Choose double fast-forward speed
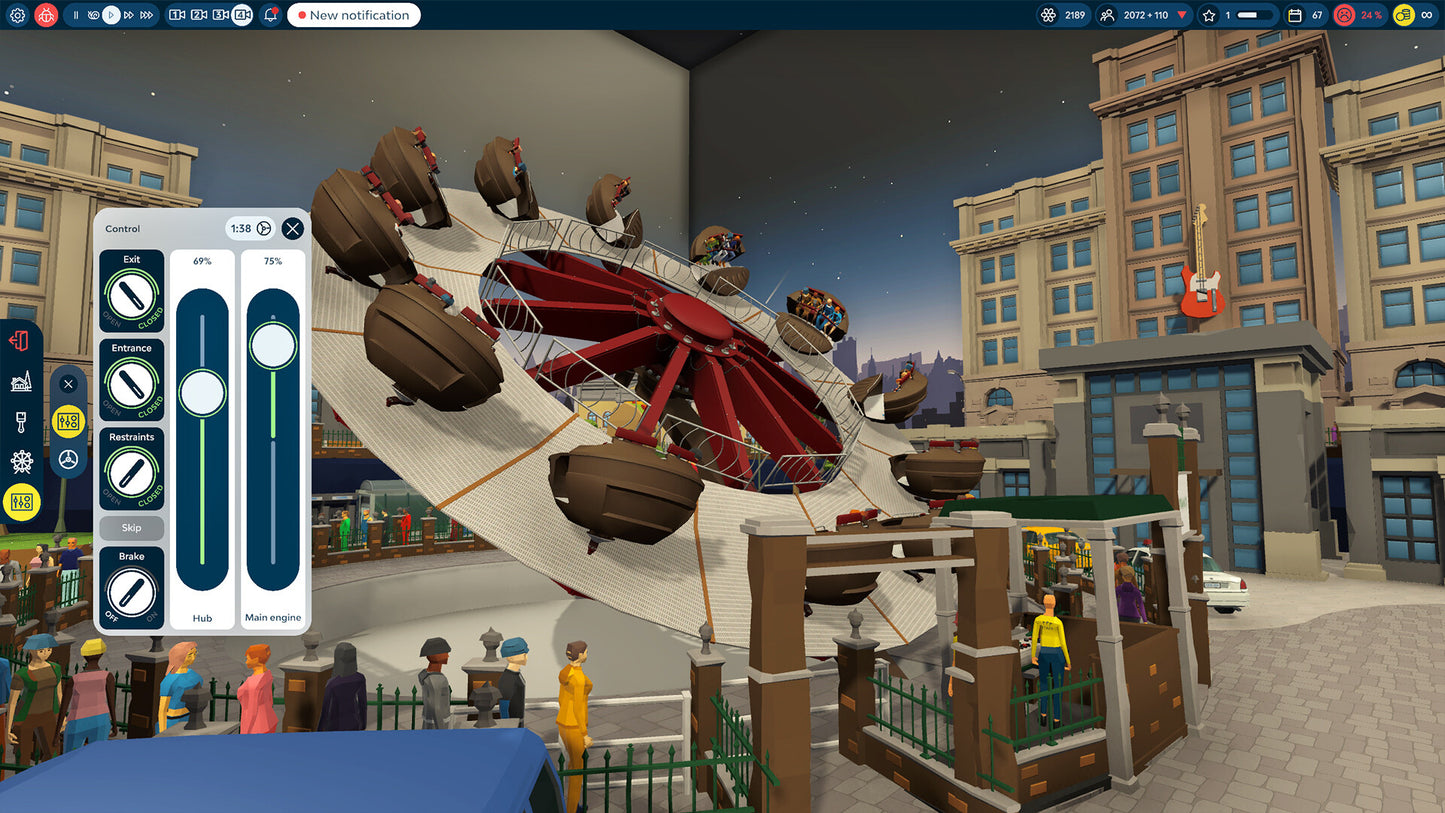 pos(129,15)
